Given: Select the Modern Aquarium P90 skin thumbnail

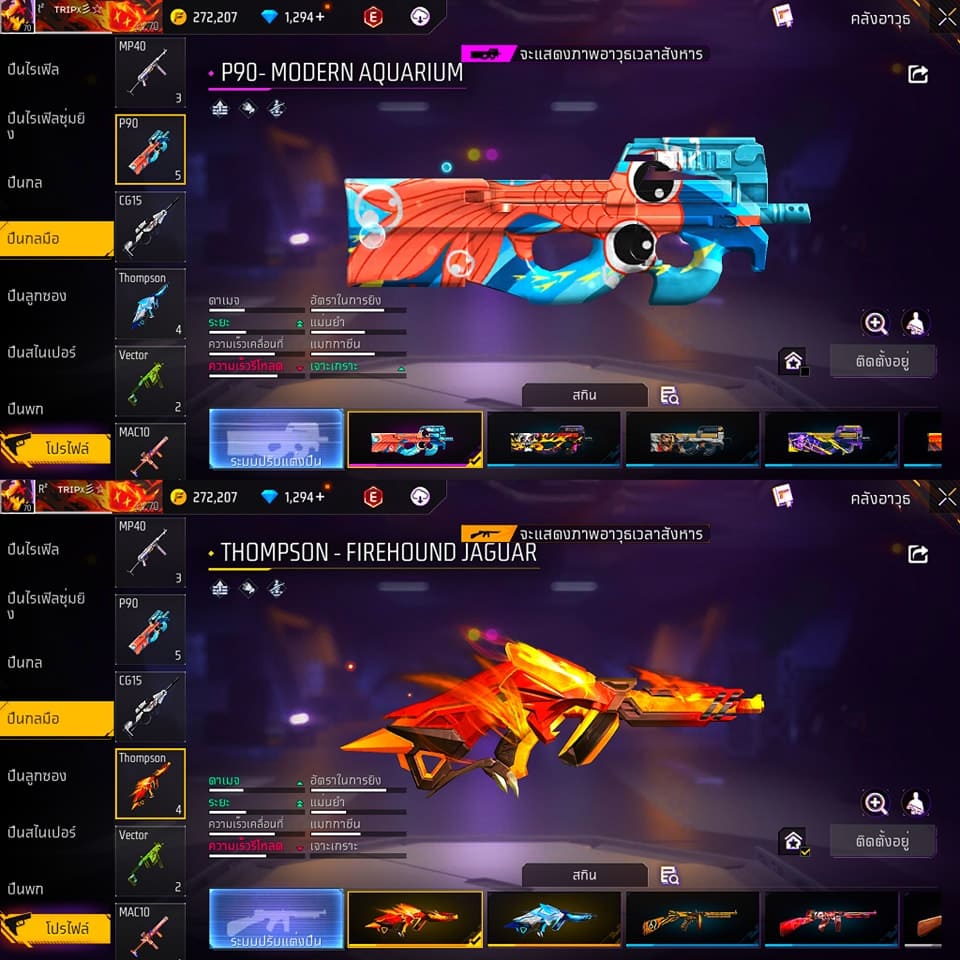Looking at the screenshot, I should point(414,439).
